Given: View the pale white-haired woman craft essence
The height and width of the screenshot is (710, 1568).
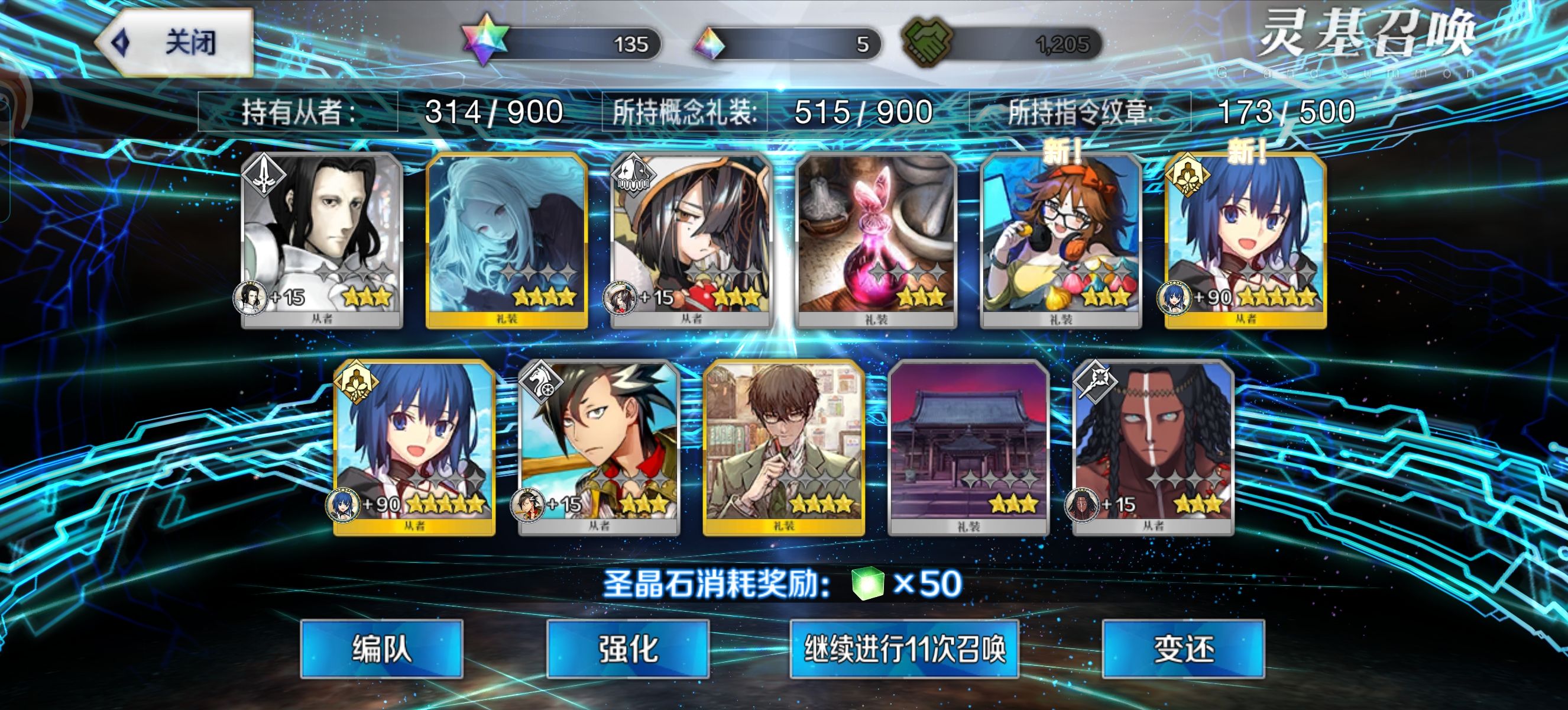Looking at the screenshot, I should (507, 240).
